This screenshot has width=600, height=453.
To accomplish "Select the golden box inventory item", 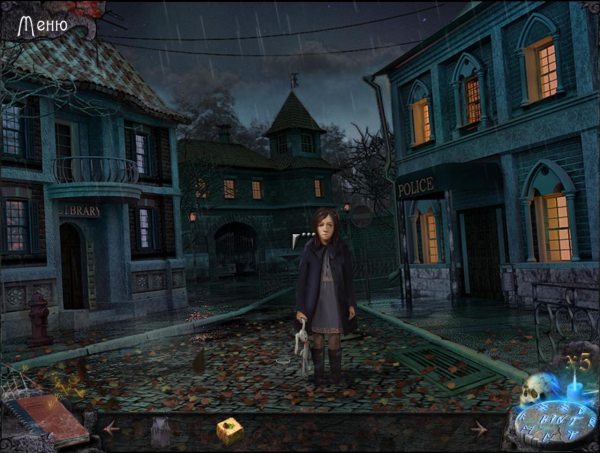I will click(230, 429).
